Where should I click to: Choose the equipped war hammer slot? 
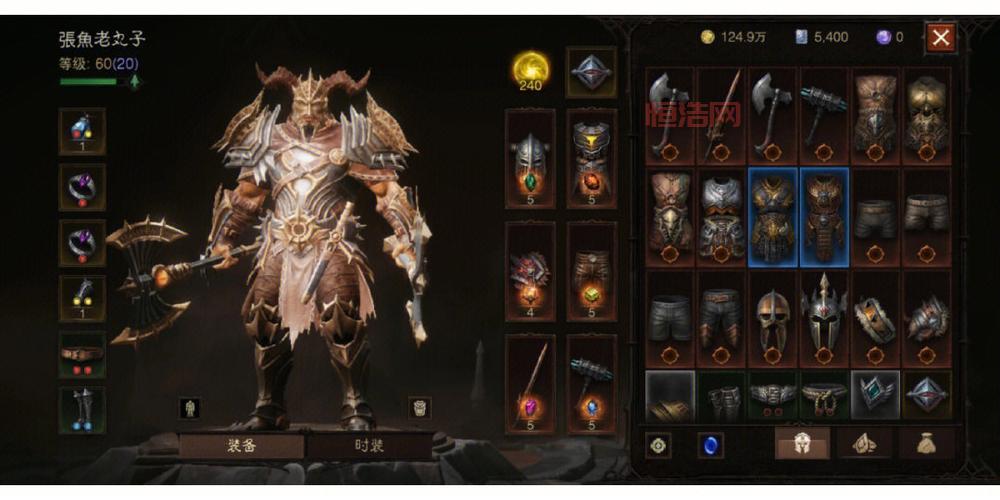592,383
